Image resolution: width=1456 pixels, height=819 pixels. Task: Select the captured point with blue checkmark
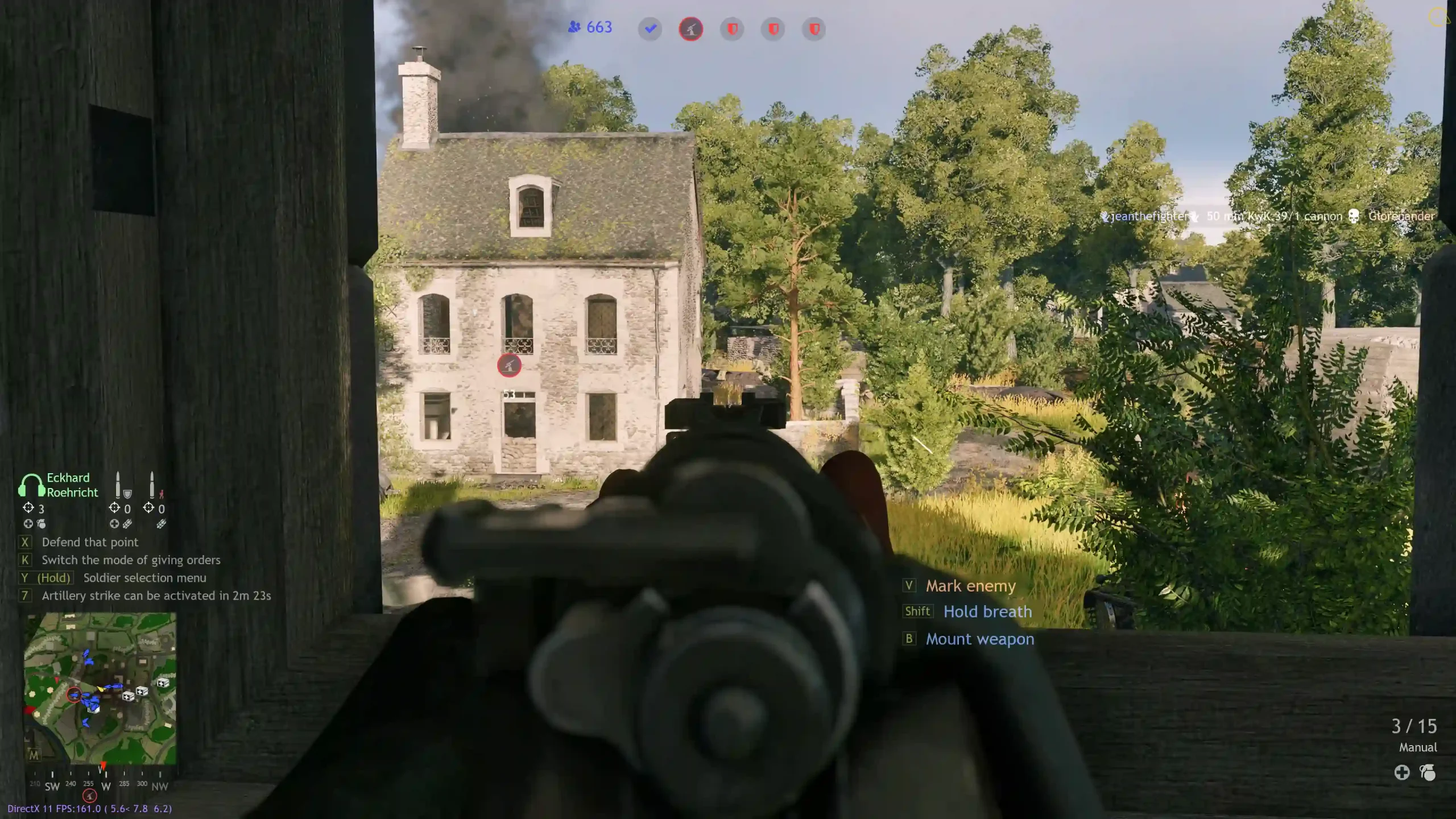tap(650, 29)
